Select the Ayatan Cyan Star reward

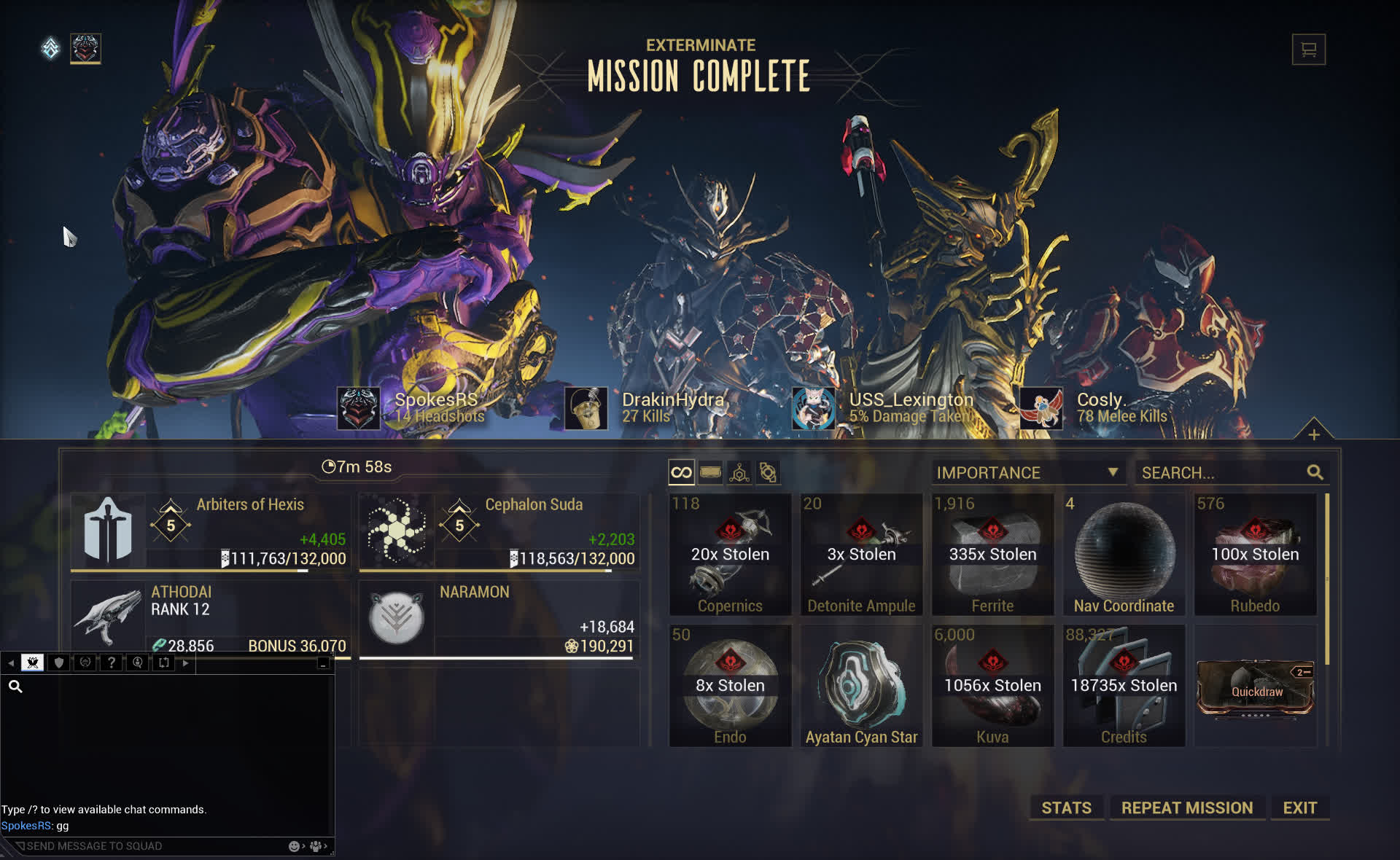(x=861, y=686)
